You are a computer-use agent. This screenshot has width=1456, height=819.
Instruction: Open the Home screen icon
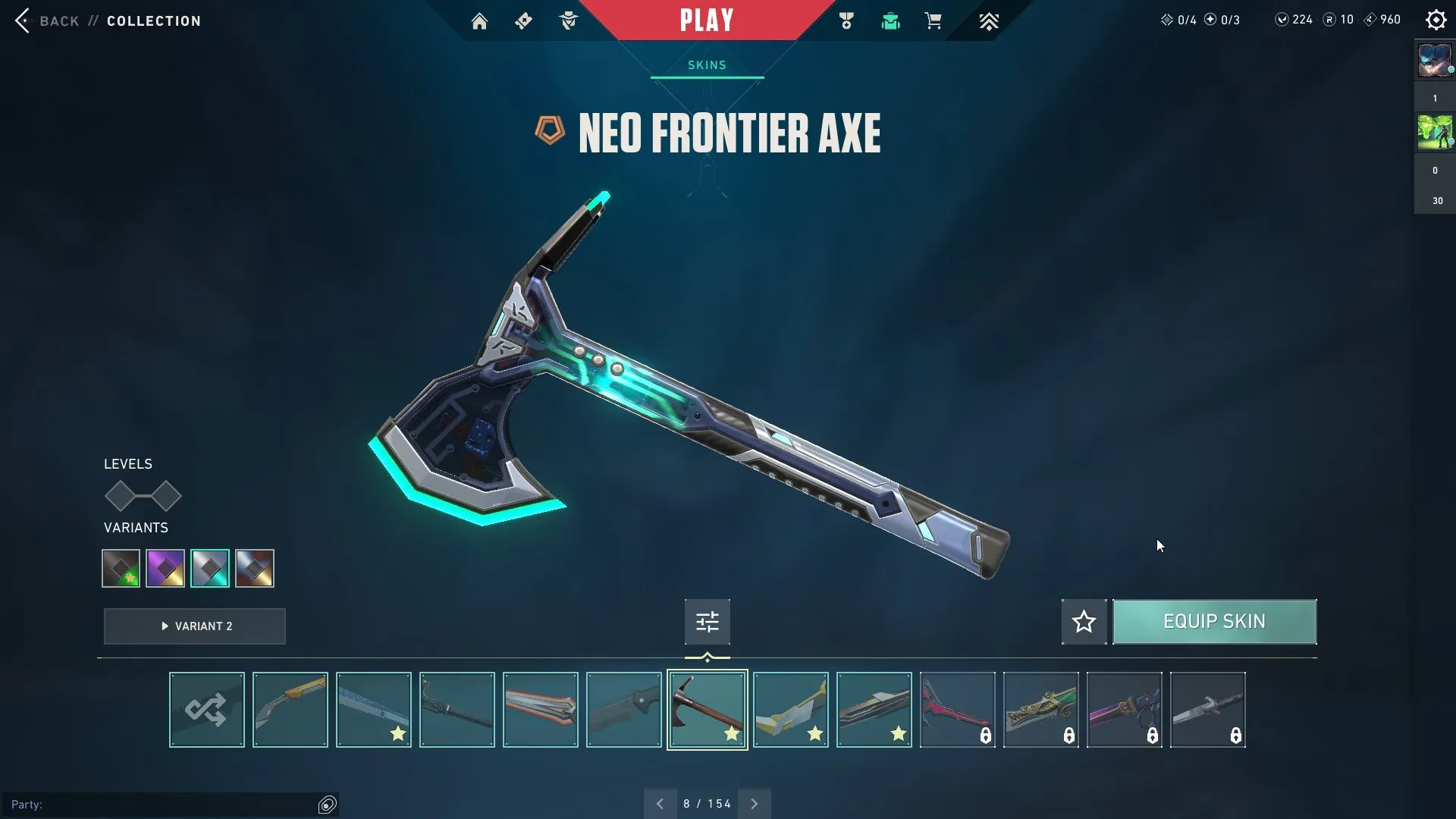click(x=479, y=20)
